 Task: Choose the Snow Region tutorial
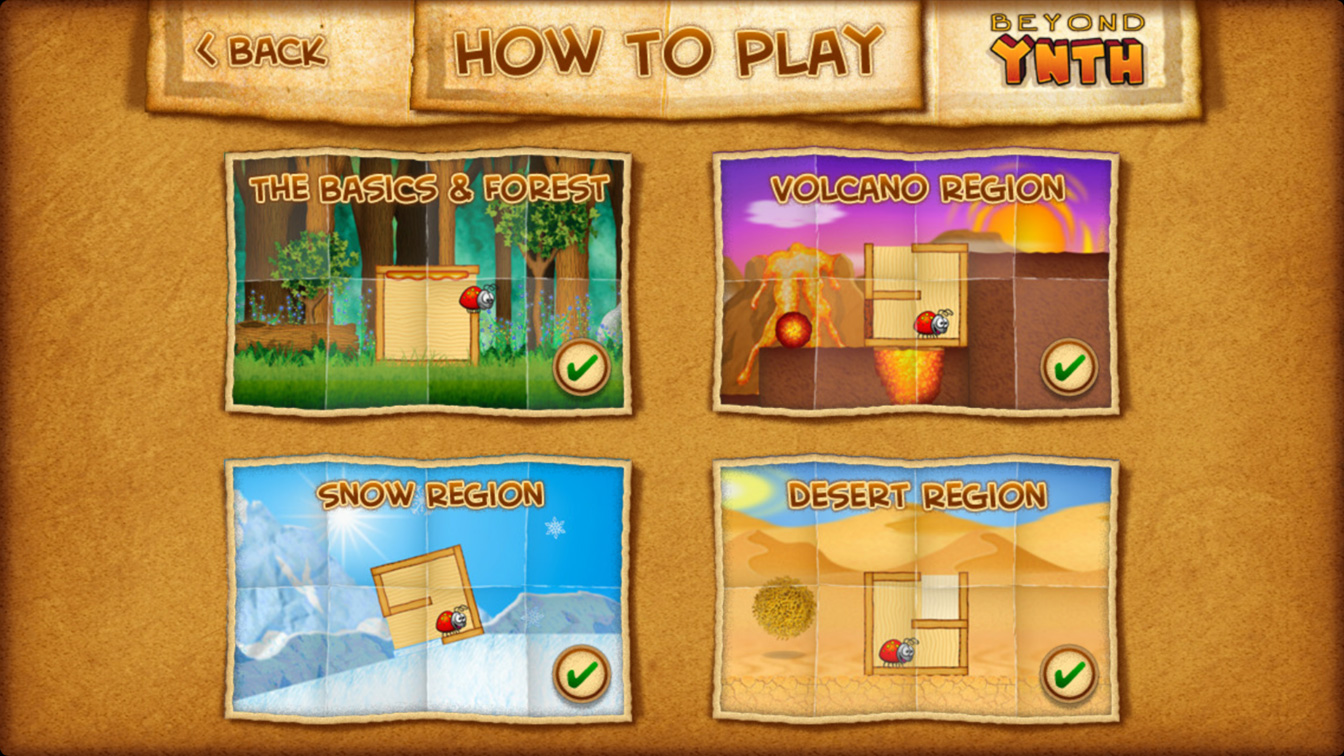[428, 589]
